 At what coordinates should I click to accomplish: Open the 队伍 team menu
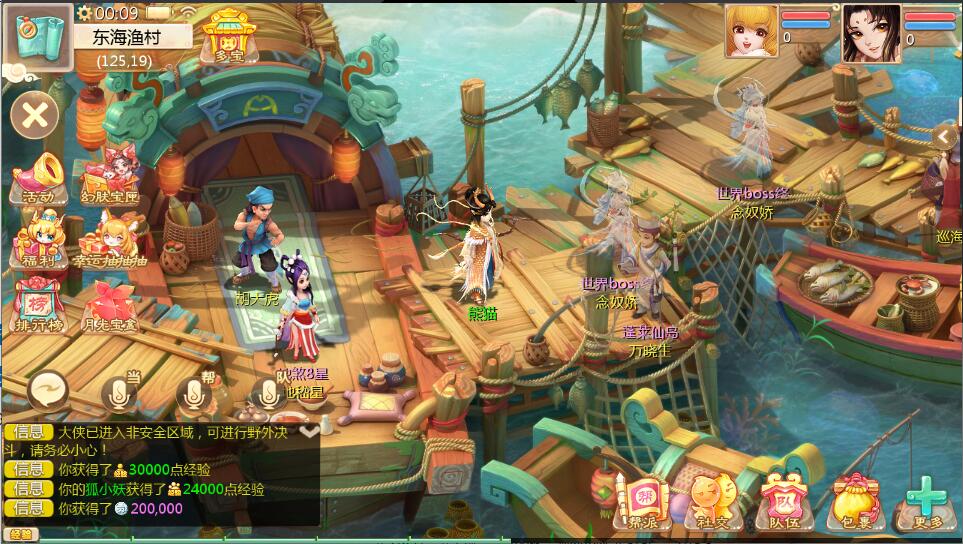coord(783,500)
